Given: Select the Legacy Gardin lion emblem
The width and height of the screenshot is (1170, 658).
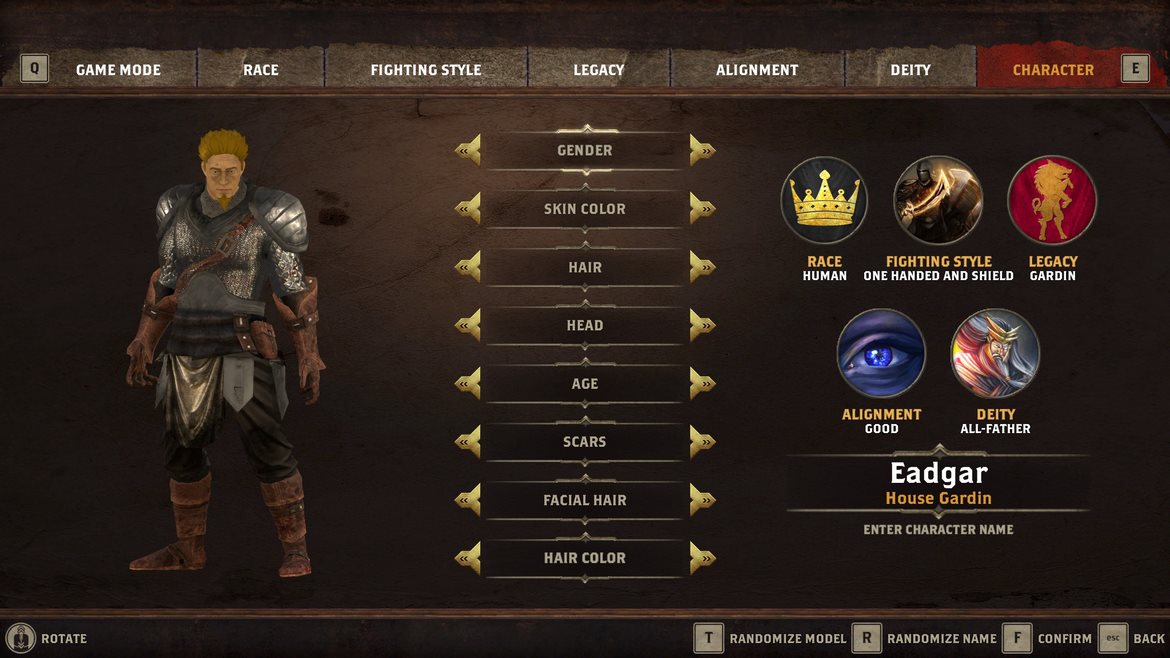Looking at the screenshot, I should pos(1052,200).
